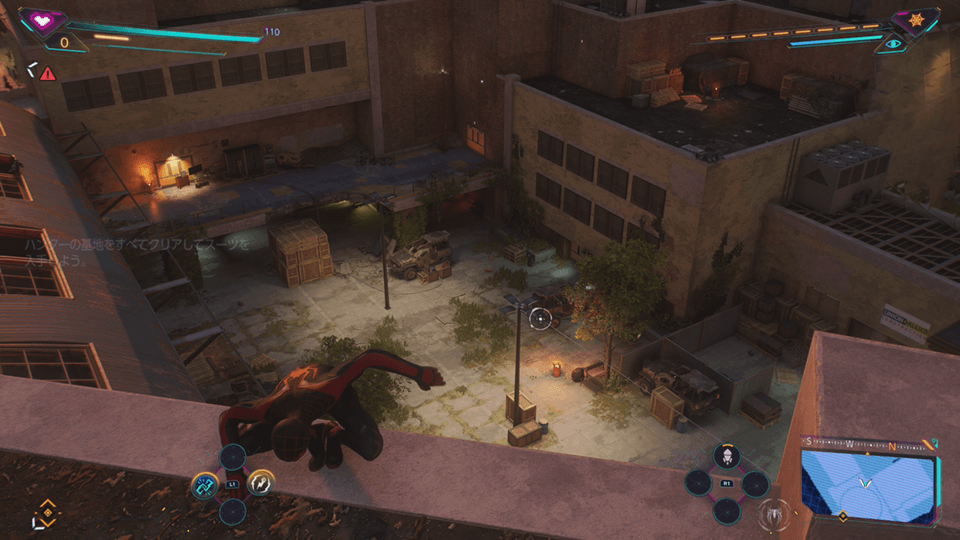Activate the lightning bolt ability icon
This screenshot has width=960, height=540.
[x=260, y=485]
